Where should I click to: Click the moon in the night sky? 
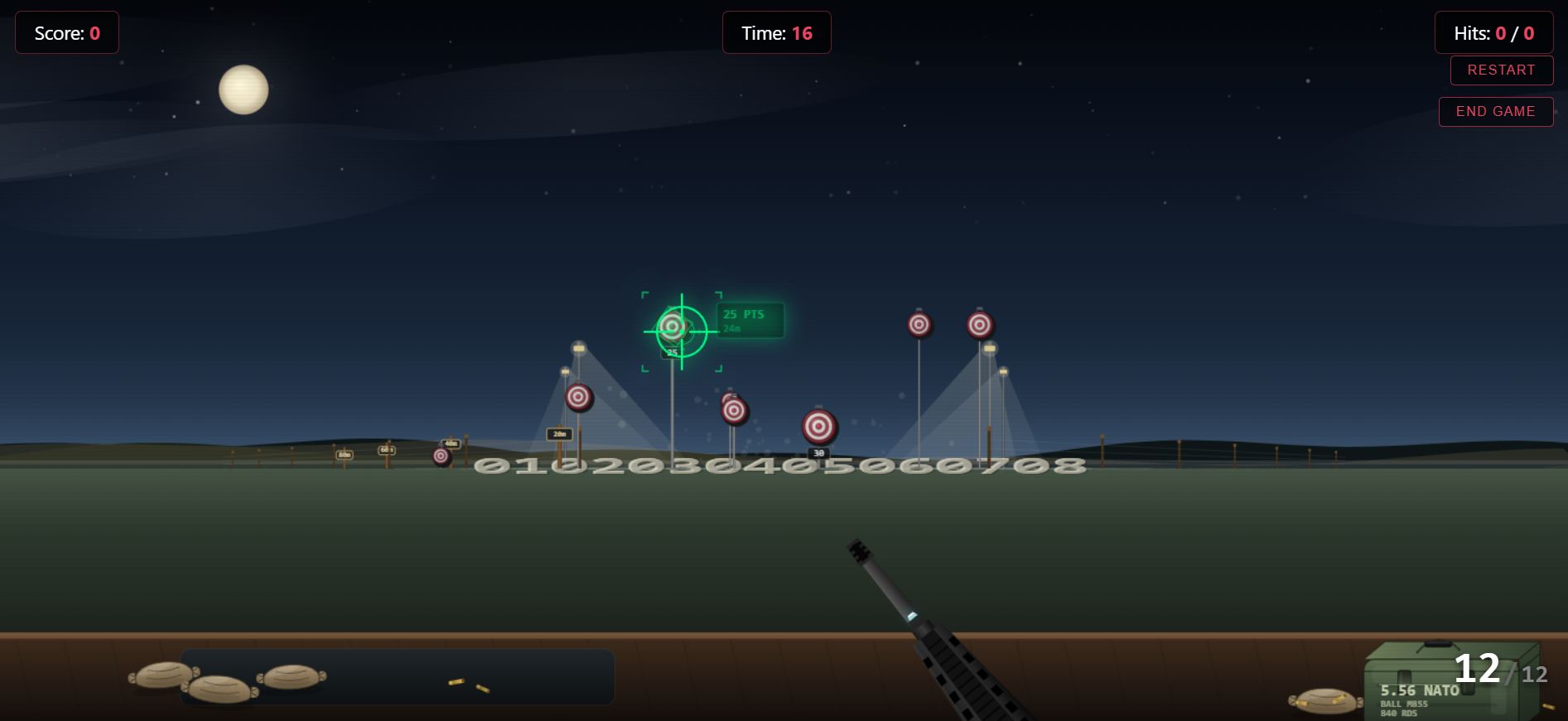tap(242, 90)
